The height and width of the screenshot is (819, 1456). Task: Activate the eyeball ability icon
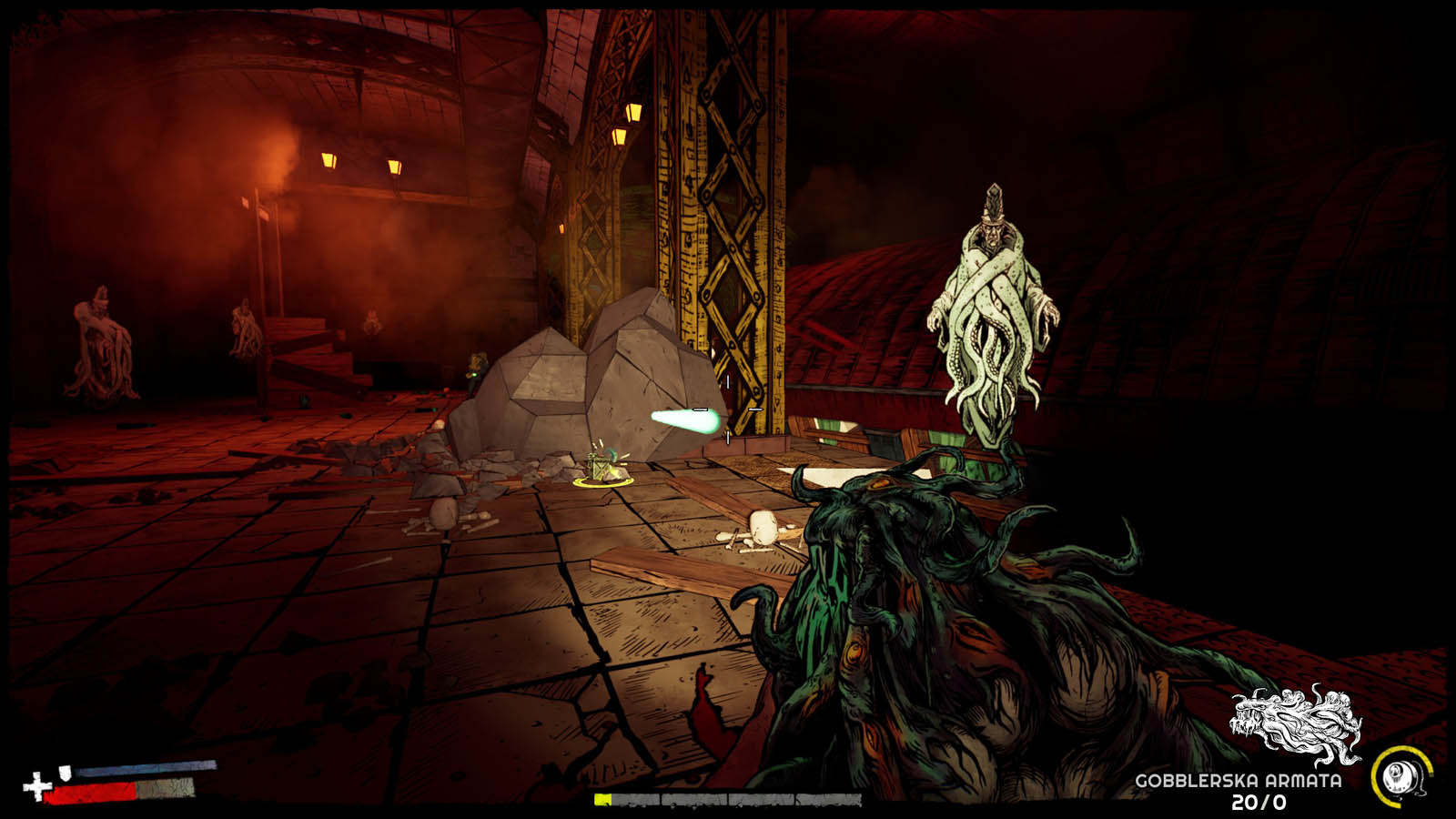pyautogui.click(x=1400, y=776)
